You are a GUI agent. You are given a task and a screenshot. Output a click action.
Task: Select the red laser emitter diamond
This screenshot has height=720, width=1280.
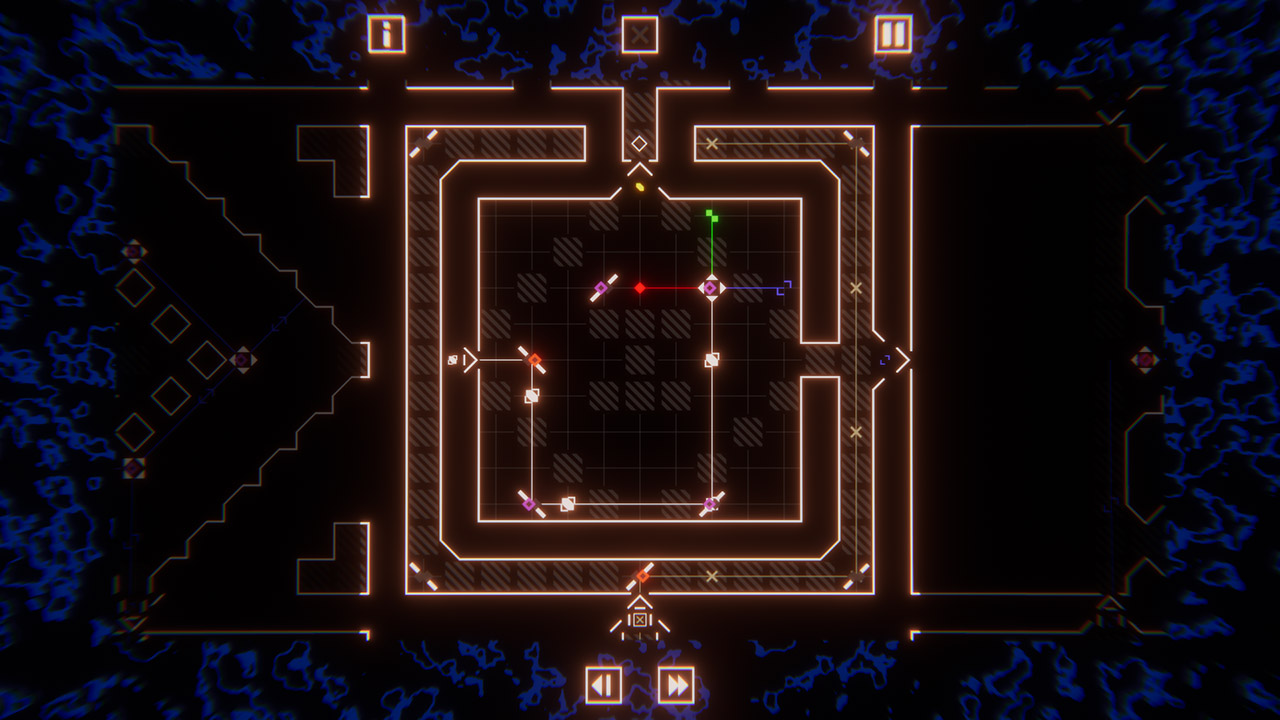coord(640,288)
